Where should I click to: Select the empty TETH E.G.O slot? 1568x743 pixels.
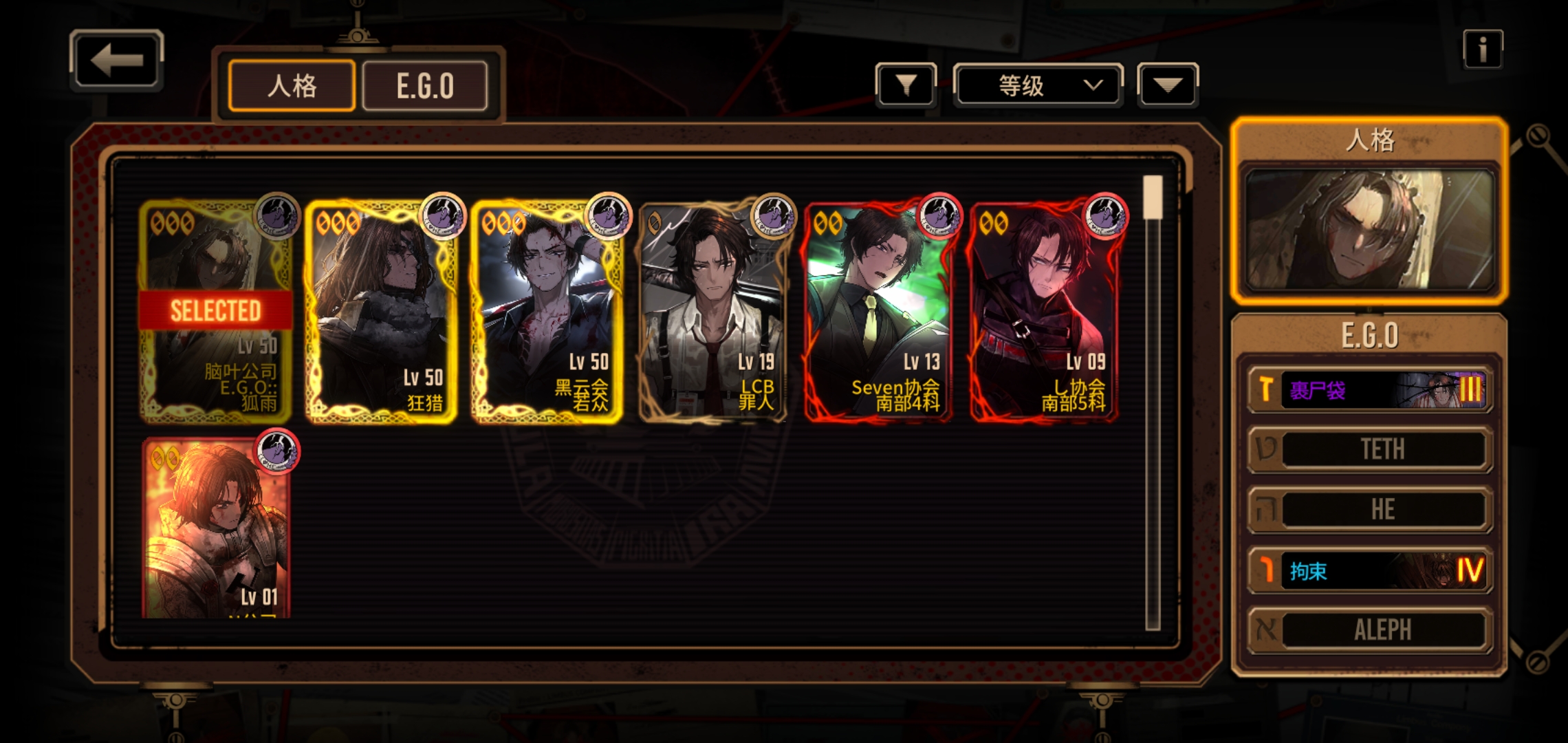point(1369,449)
